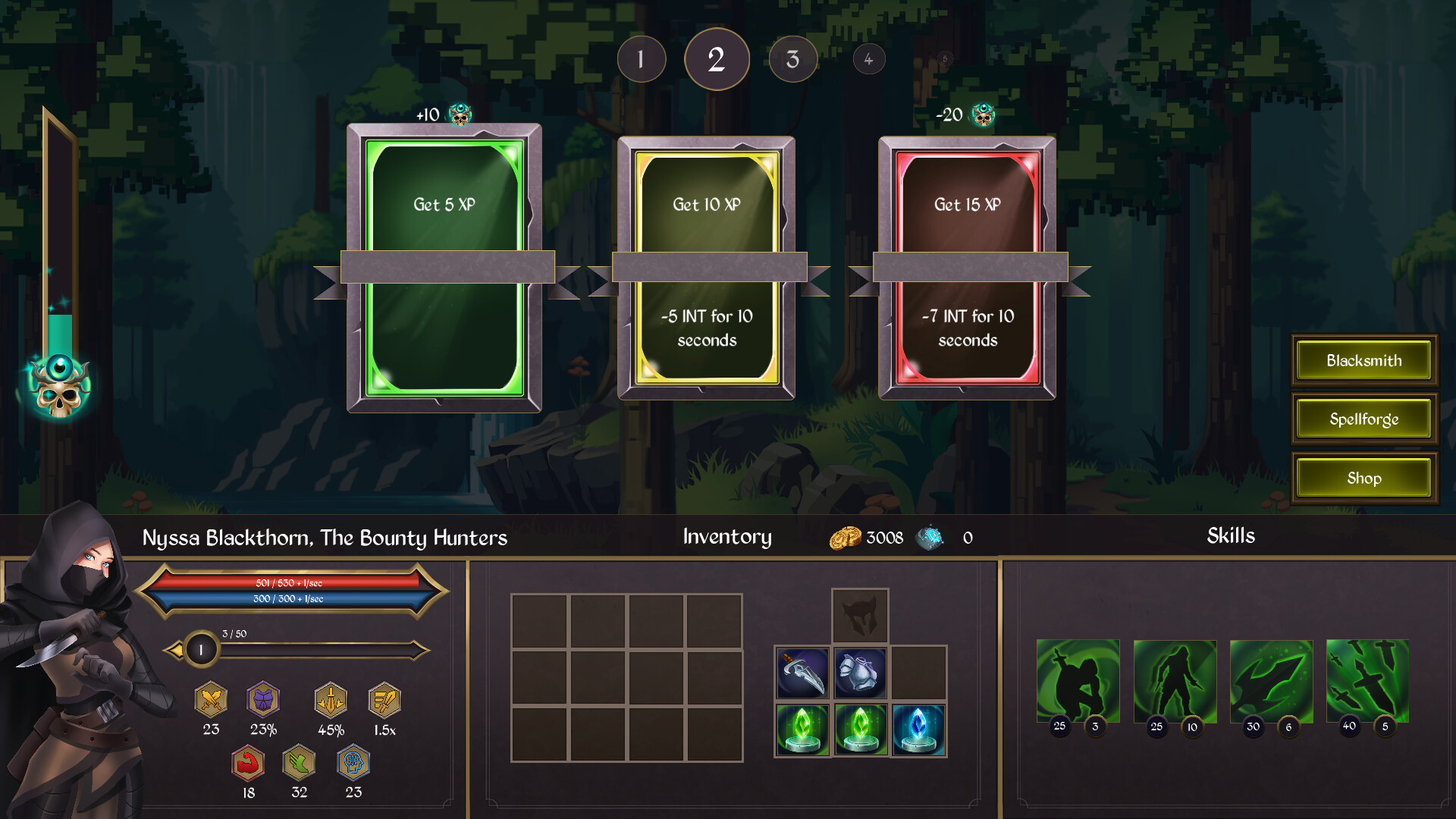Click the gold coins currency icon

click(x=848, y=537)
